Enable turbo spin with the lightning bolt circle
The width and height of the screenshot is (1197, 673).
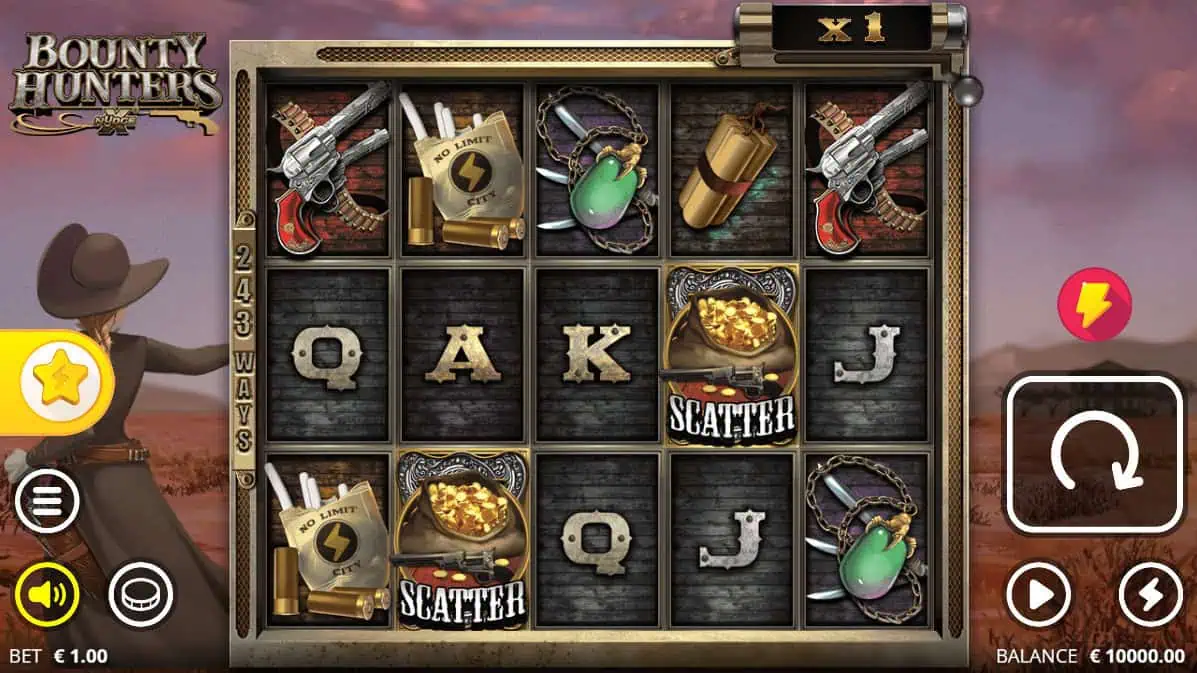(1151, 596)
